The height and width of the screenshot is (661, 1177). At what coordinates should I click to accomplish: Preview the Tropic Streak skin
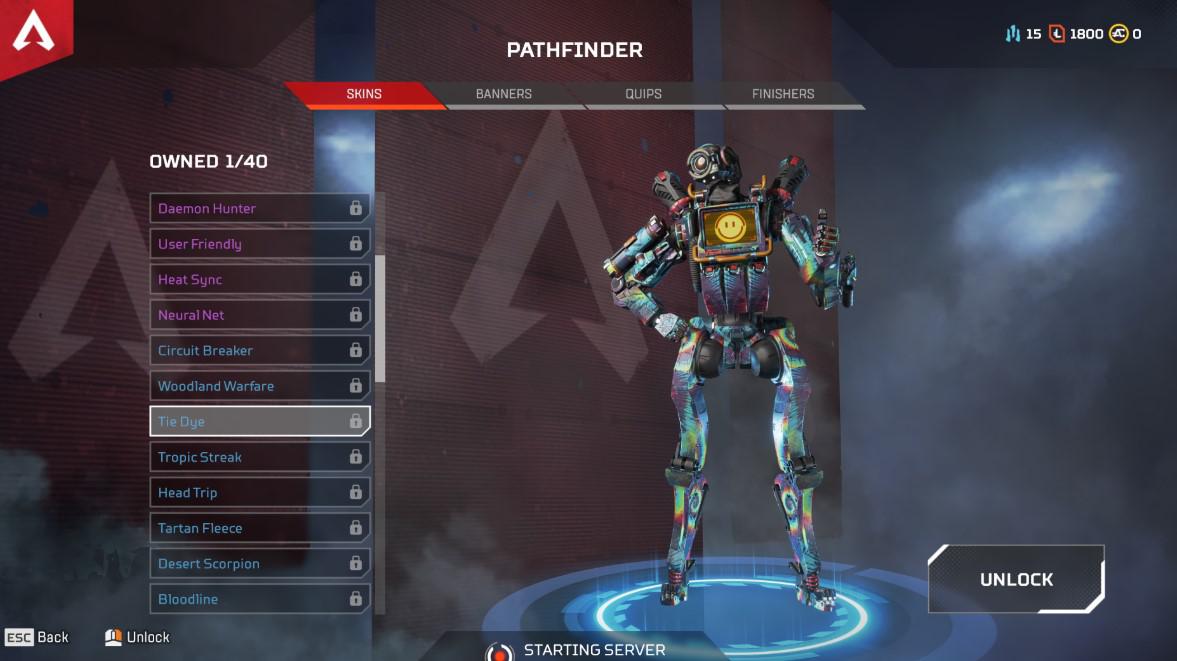[259, 457]
